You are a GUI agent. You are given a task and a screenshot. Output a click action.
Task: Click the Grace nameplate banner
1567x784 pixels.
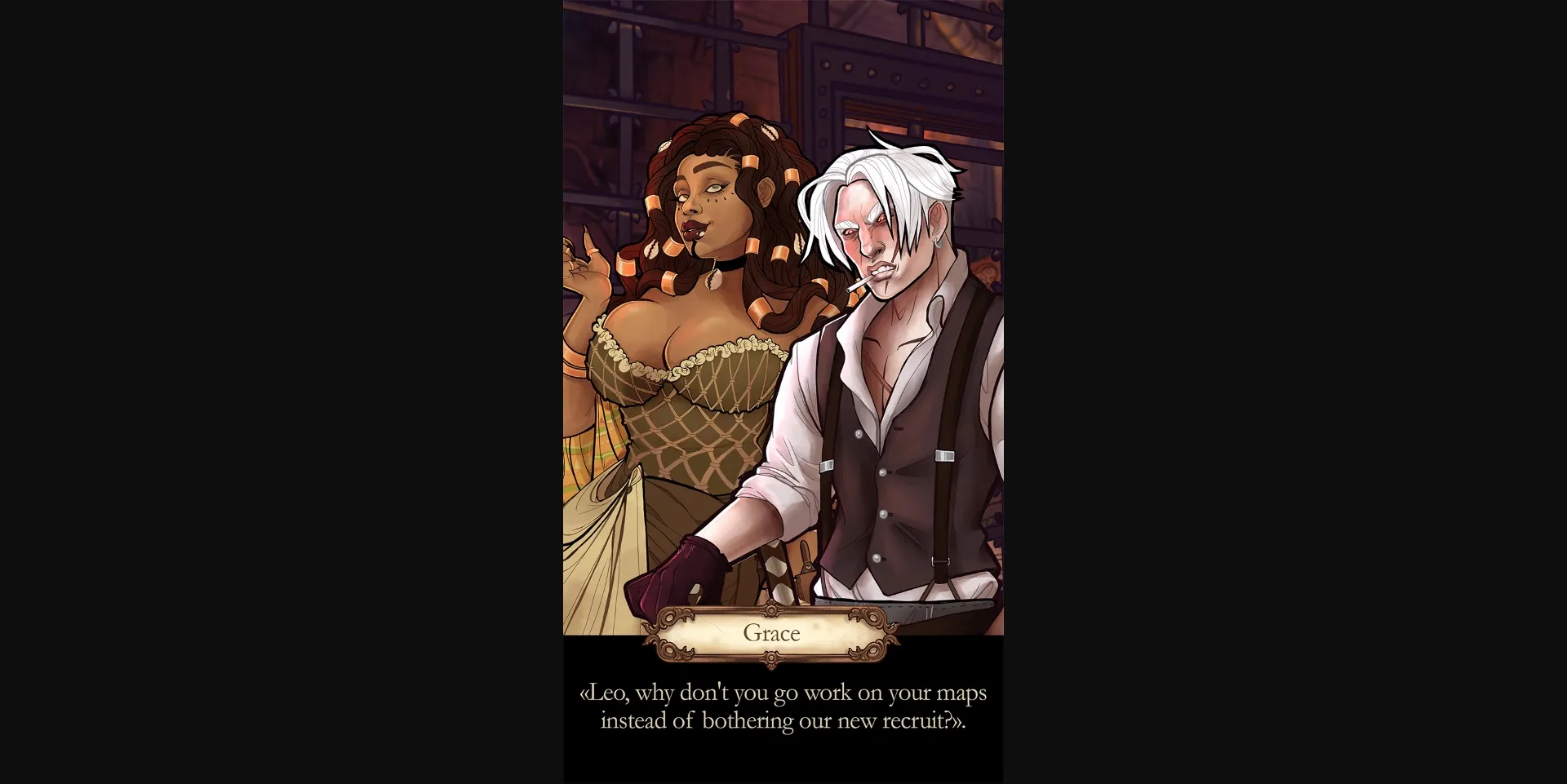pyautogui.click(x=770, y=633)
